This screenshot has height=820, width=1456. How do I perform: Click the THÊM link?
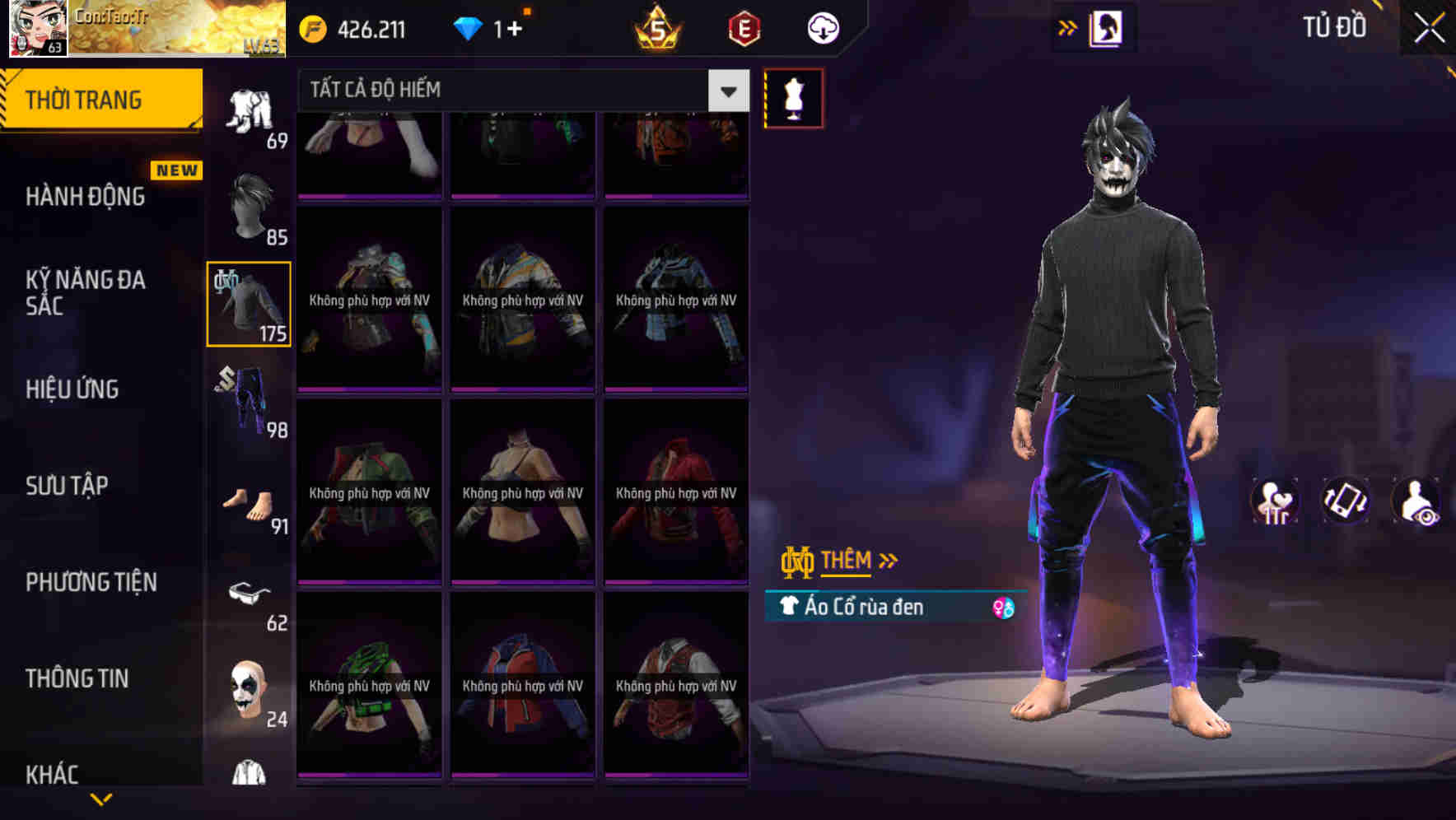[847, 560]
